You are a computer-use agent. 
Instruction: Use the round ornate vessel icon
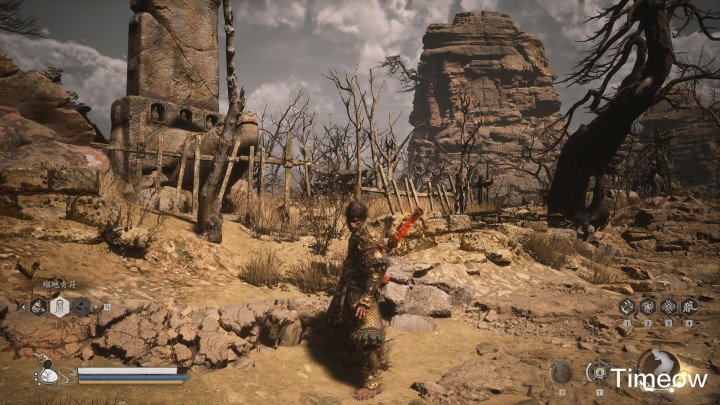(598, 371)
